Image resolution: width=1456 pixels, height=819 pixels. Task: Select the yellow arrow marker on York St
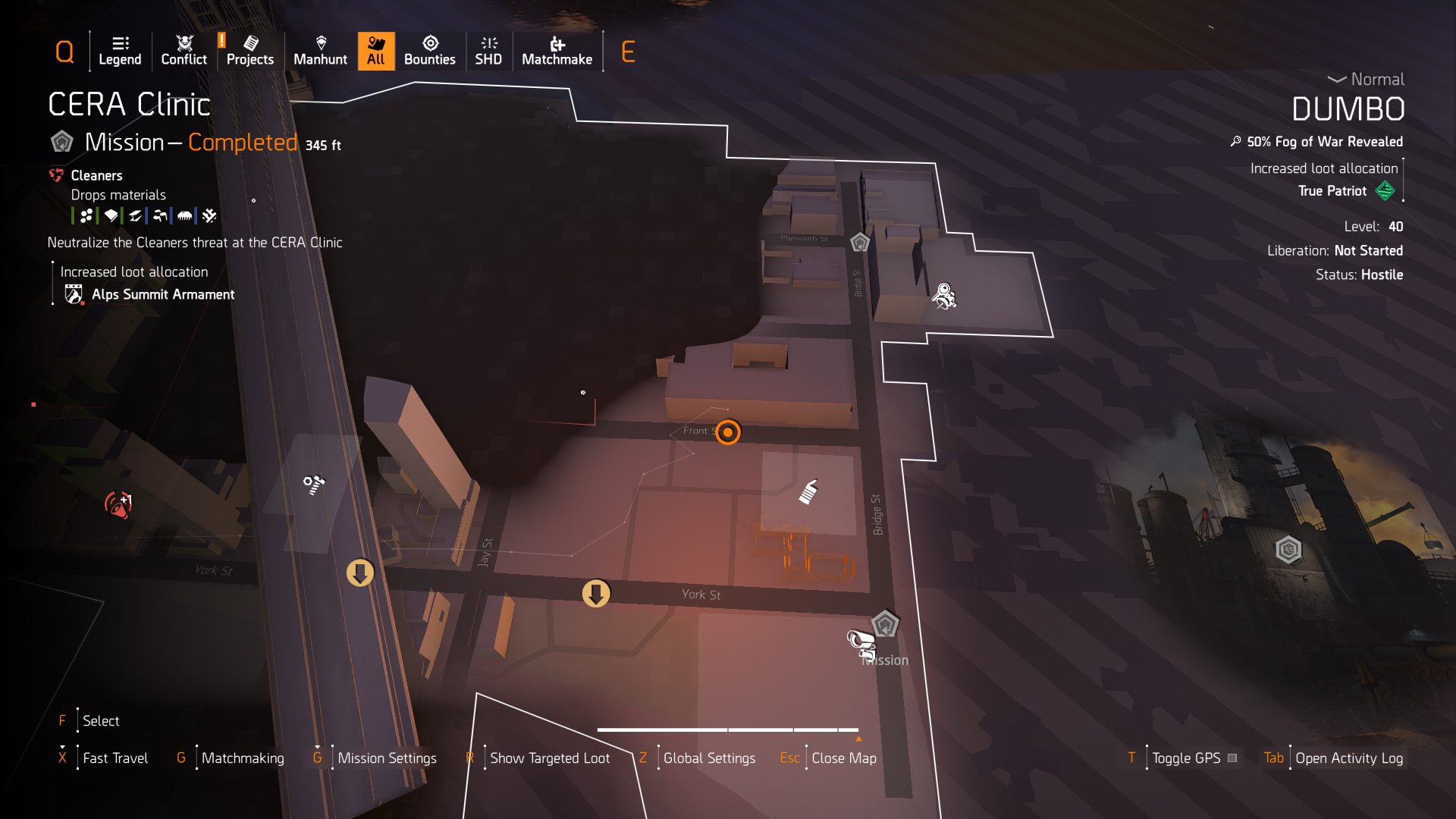pyautogui.click(x=596, y=593)
